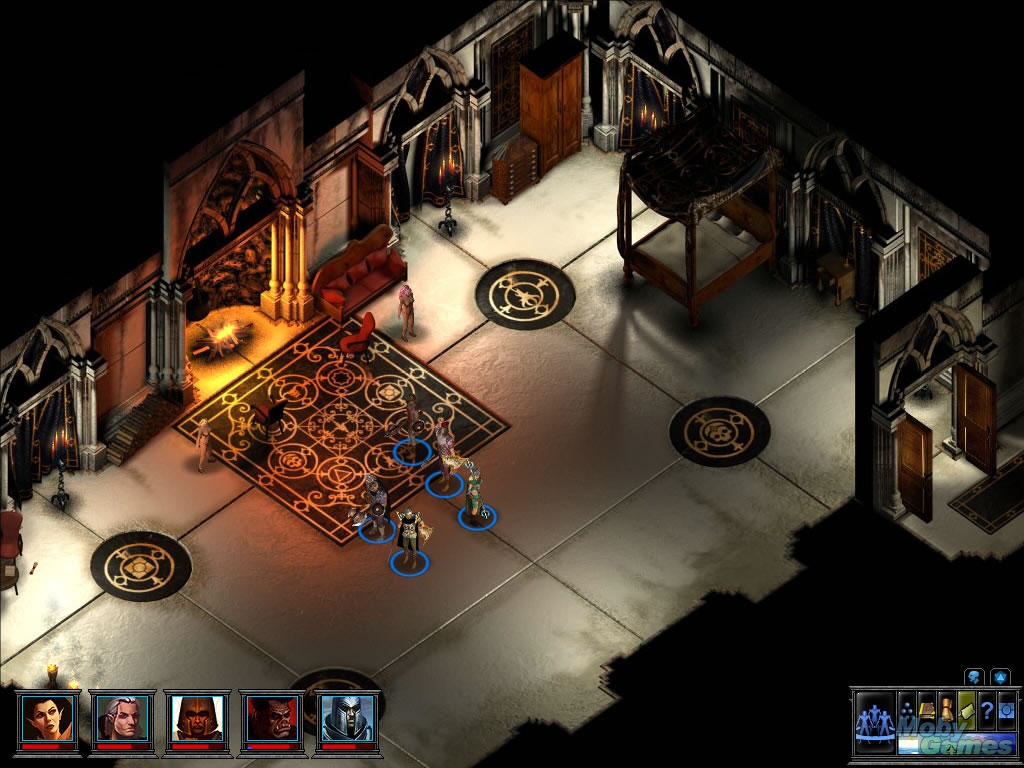Open help with the question mark
Screen dimensions: 1024x768
coord(986,709)
